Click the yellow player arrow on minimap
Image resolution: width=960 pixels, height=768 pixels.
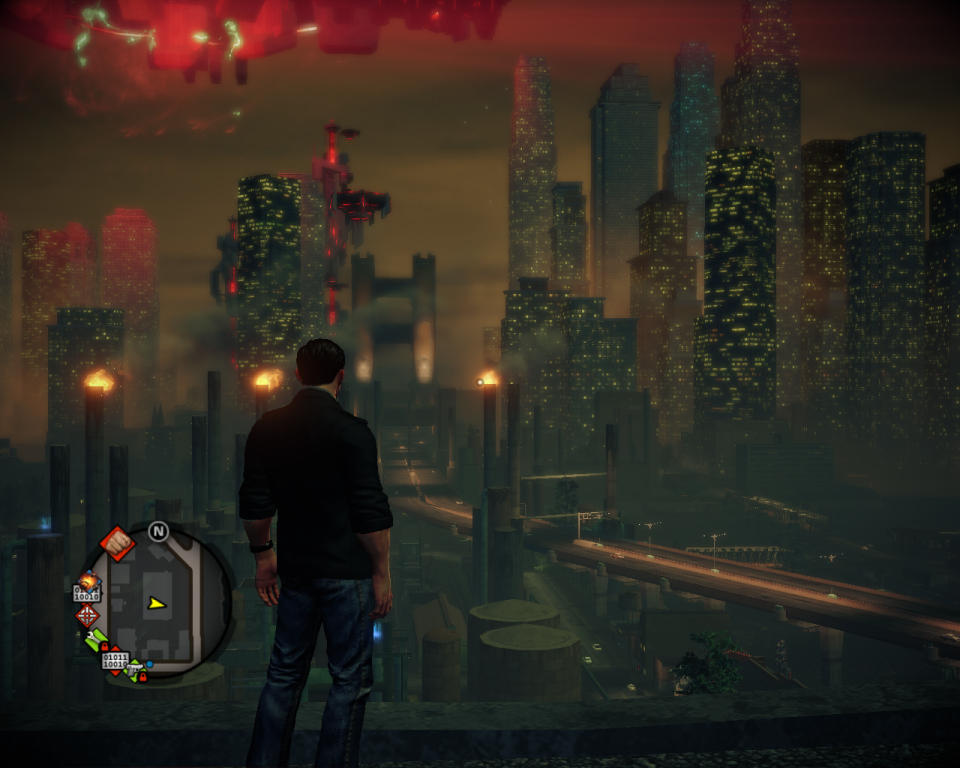[156, 603]
